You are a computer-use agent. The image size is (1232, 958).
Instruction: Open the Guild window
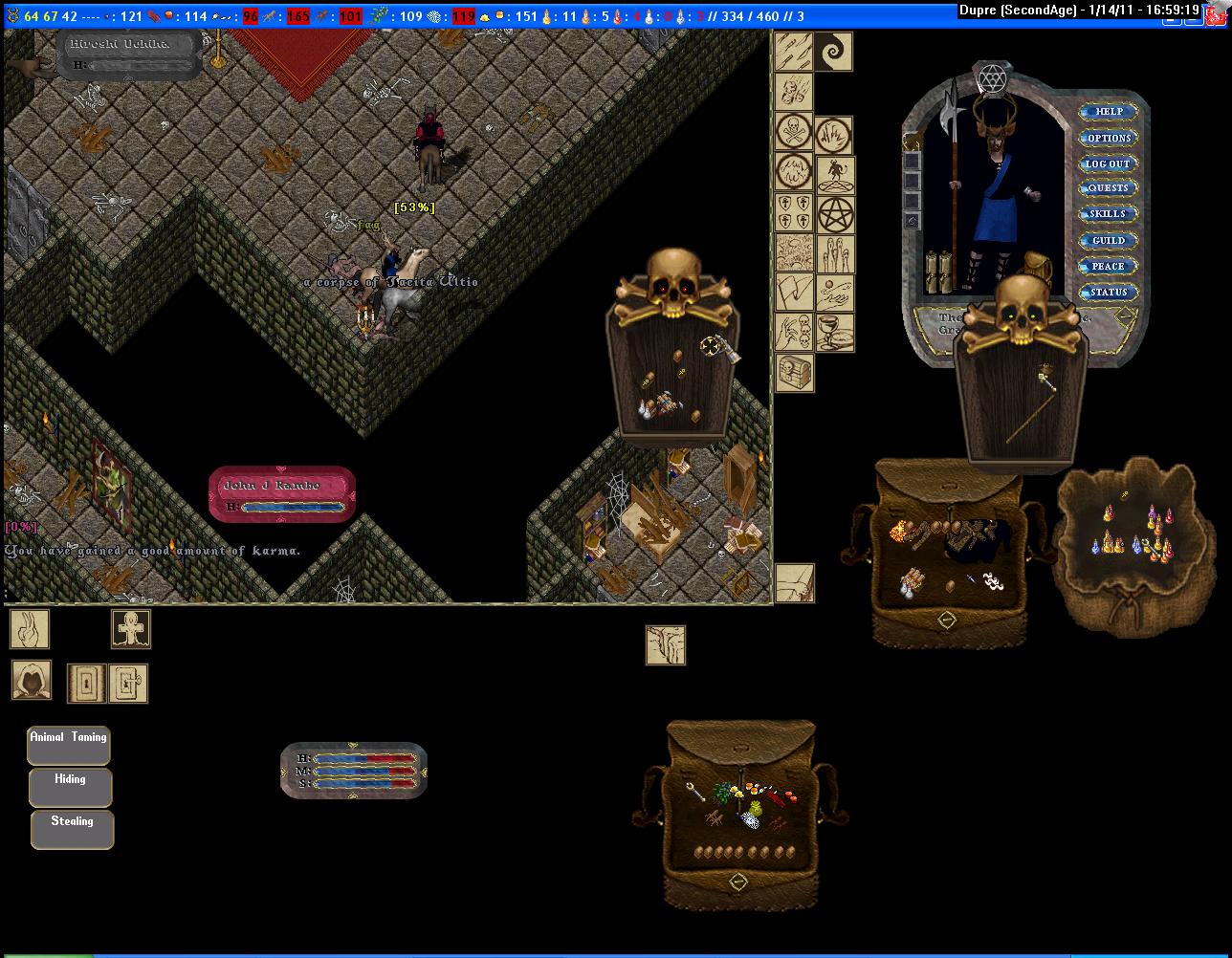(1108, 240)
